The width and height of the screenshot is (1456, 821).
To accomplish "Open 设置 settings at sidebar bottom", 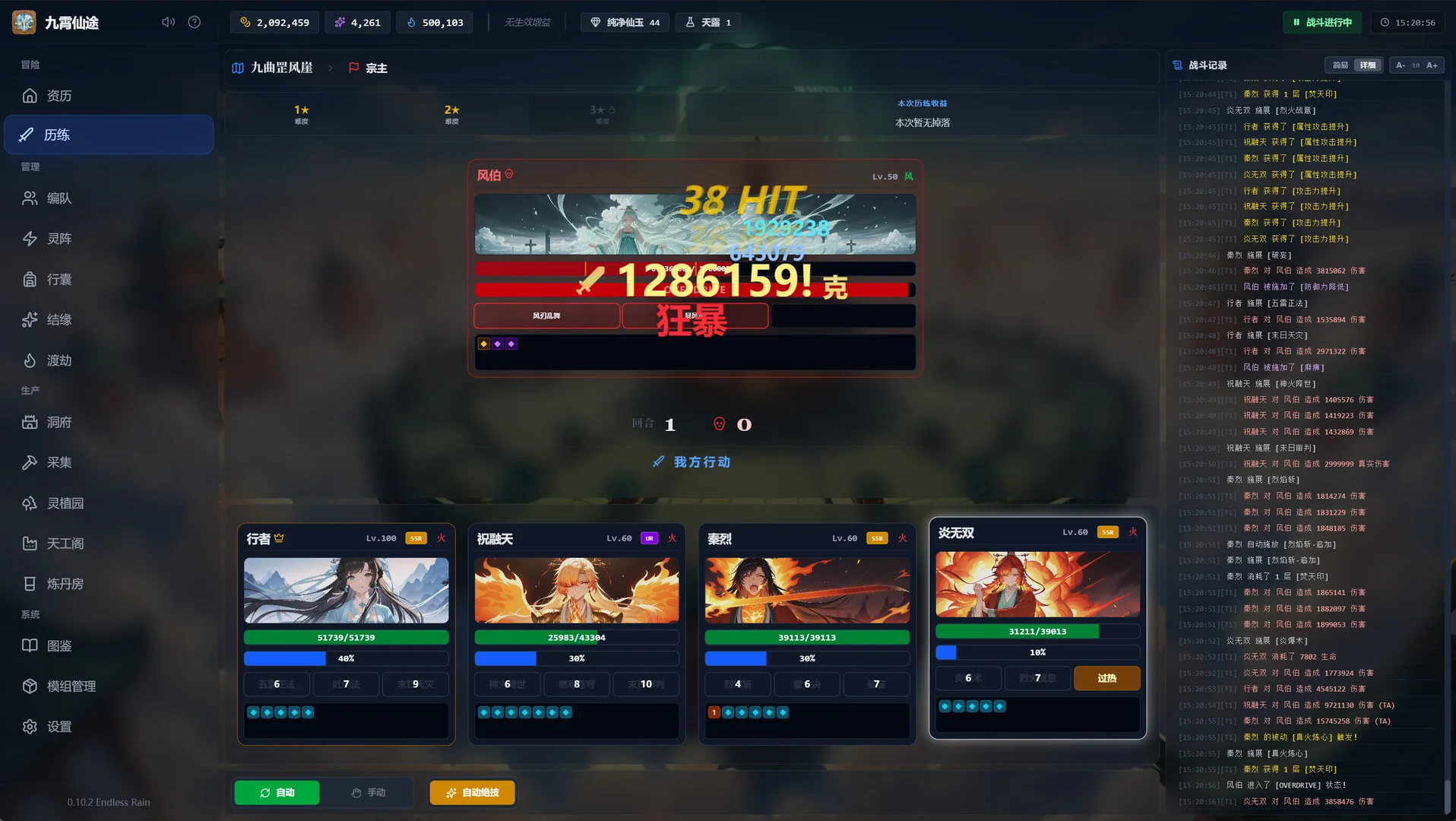I will point(57,726).
